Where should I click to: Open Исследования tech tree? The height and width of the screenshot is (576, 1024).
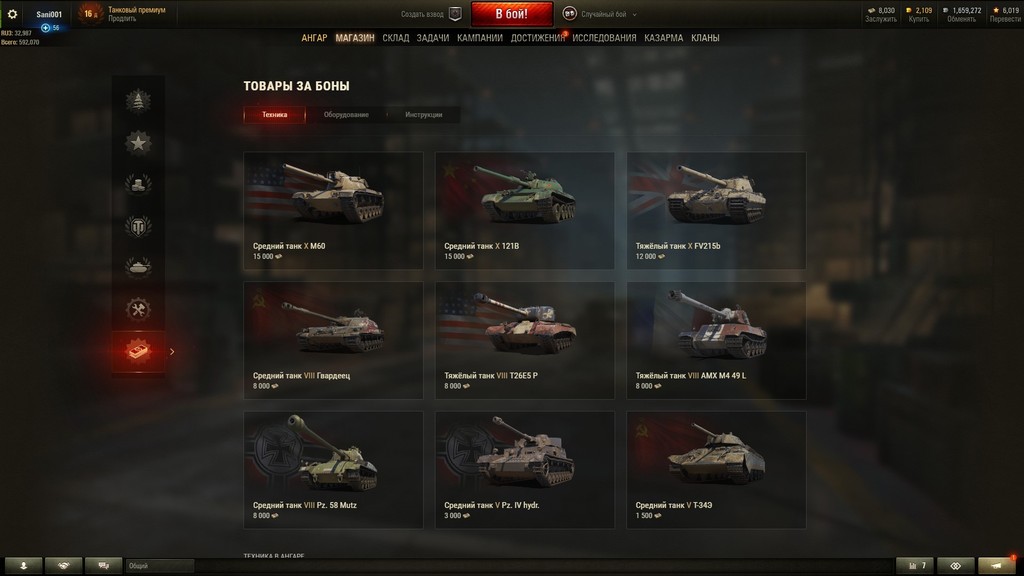point(604,38)
